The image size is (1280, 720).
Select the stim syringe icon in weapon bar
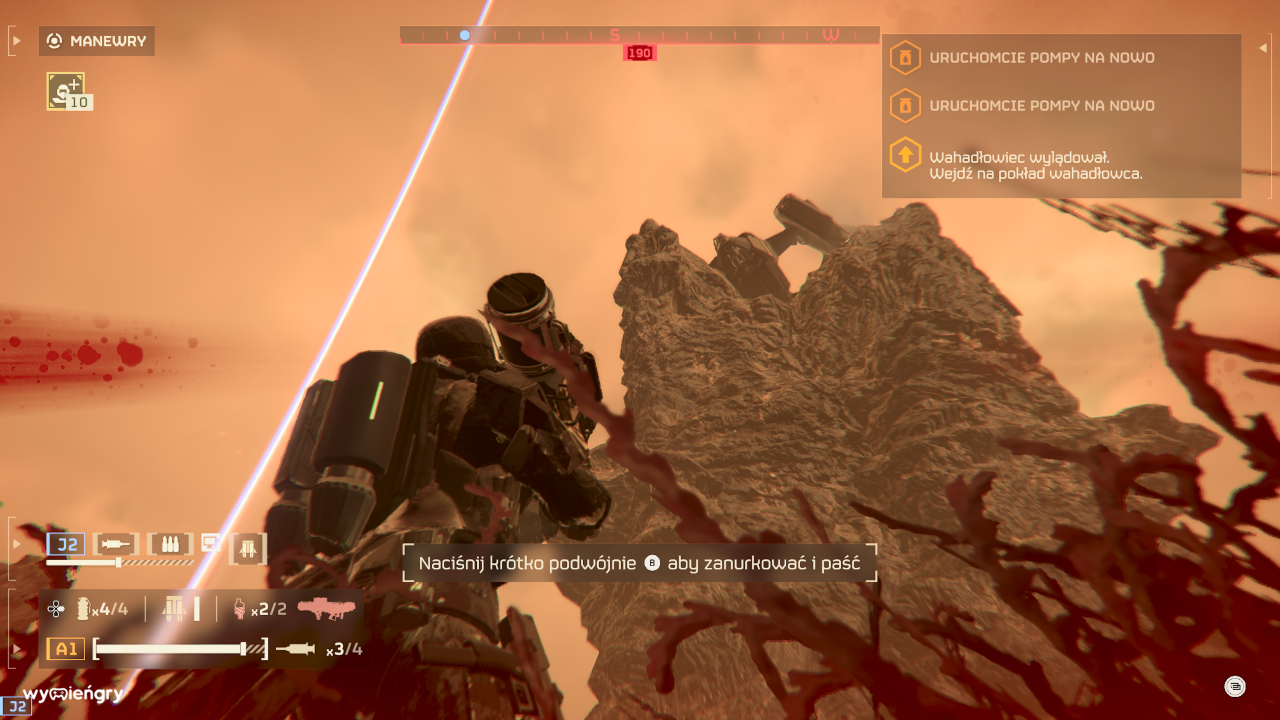pyautogui.click(x=116, y=545)
